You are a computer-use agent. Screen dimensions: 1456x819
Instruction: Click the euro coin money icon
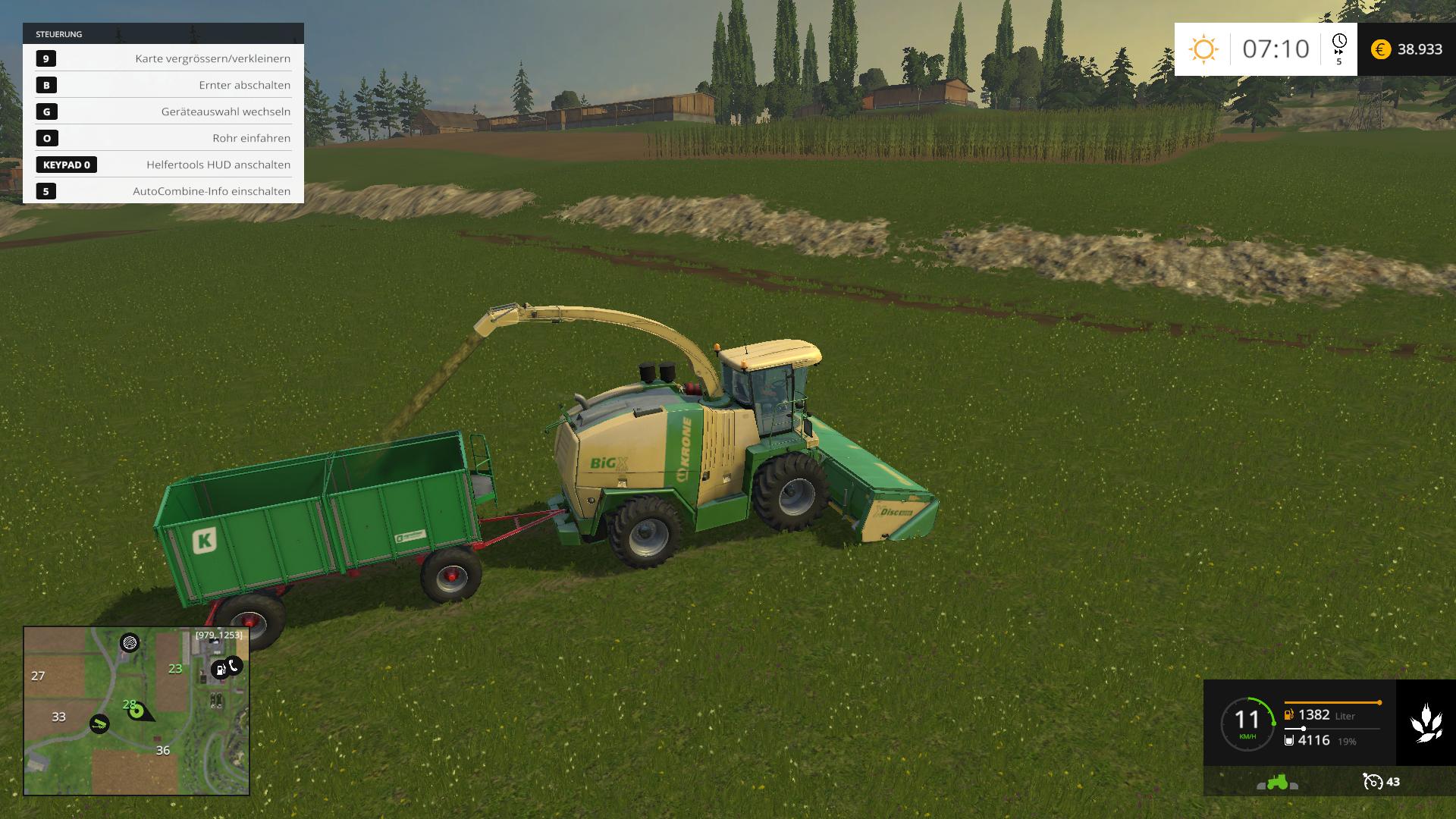1381,49
